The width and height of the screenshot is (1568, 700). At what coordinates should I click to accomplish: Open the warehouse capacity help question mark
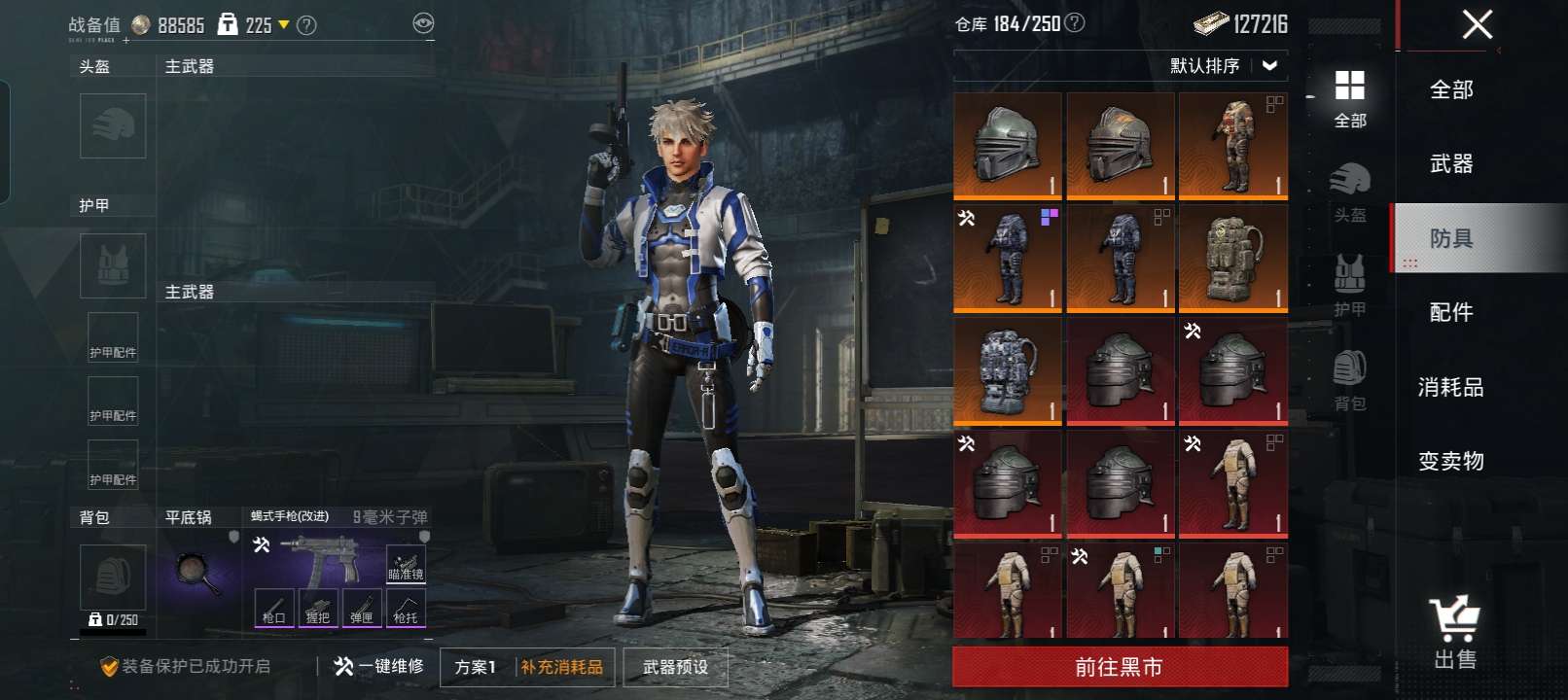point(1075,22)
